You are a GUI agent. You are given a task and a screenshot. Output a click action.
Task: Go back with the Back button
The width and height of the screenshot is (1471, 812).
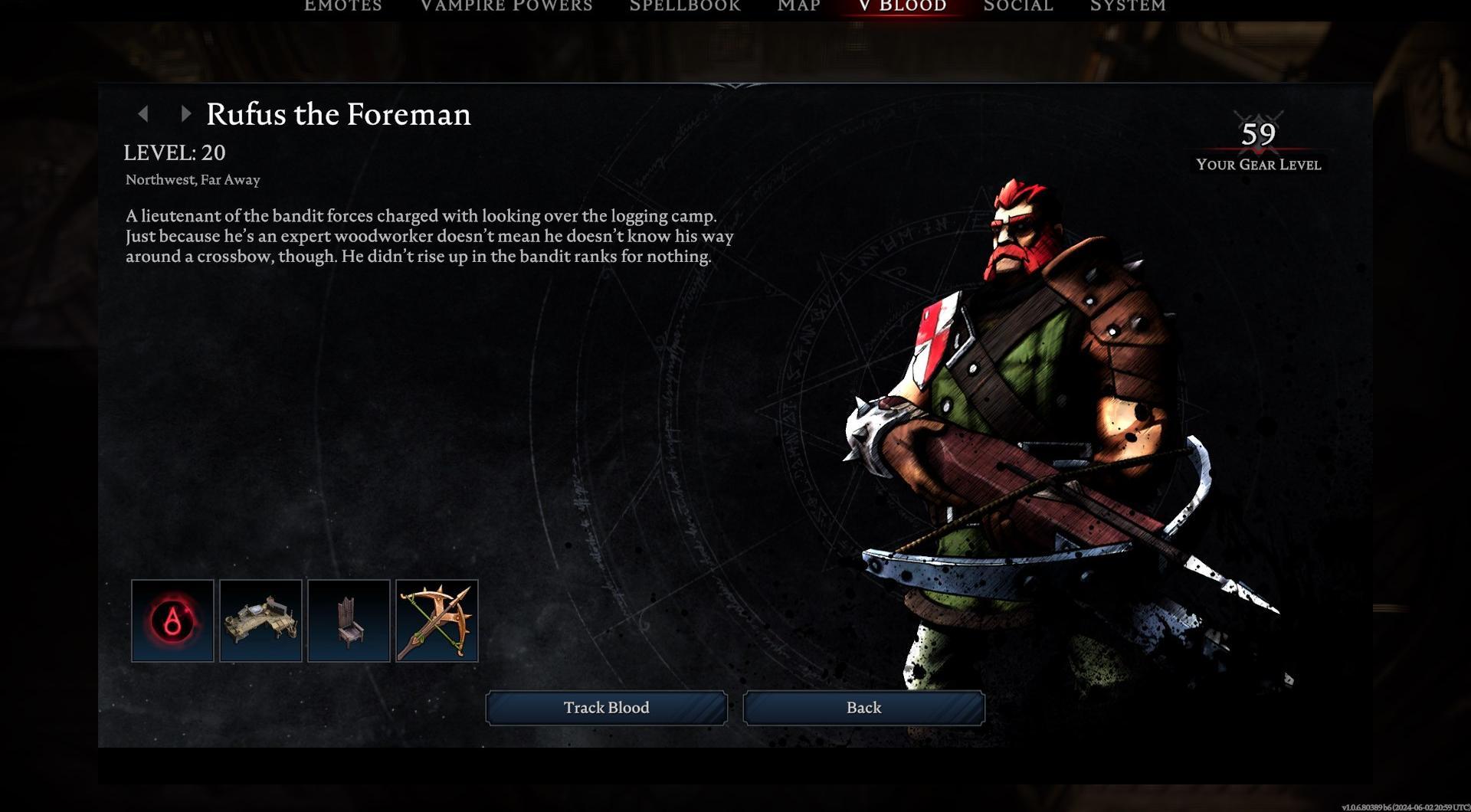tap(863, 708)
